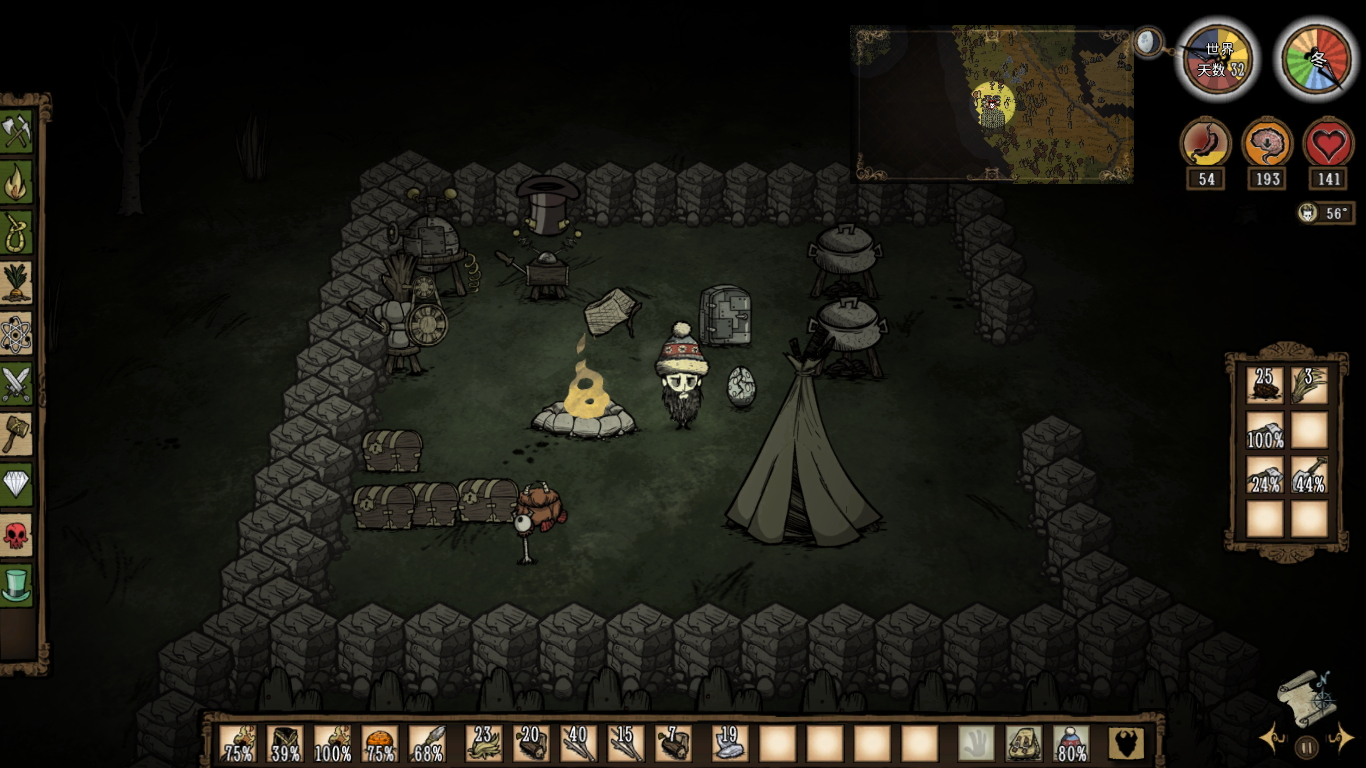Image resolution: width=1366 pixels, height=768 pixels.
Task: Rotate camera with the left arrow
Action: (x=1273, y=740)
